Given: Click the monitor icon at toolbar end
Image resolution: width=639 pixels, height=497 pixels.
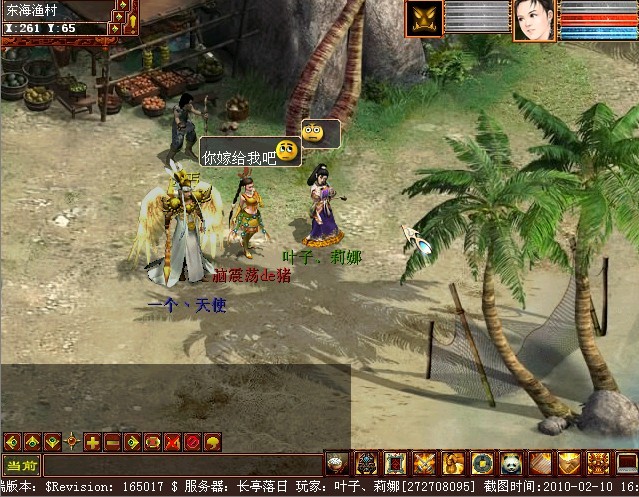Looking at the screenshot, I should pos(624,463).
